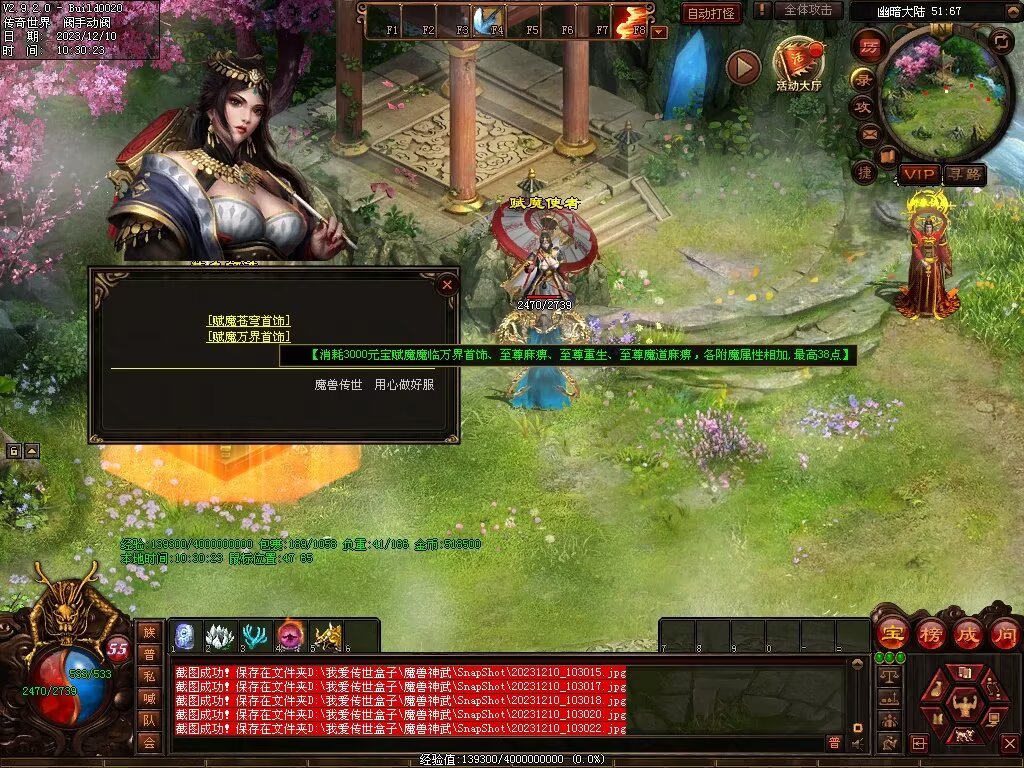Toggle the 自动打怪 auto-fight button
Viewport: 1024px width, 768px height.
[x=711, y=13]
